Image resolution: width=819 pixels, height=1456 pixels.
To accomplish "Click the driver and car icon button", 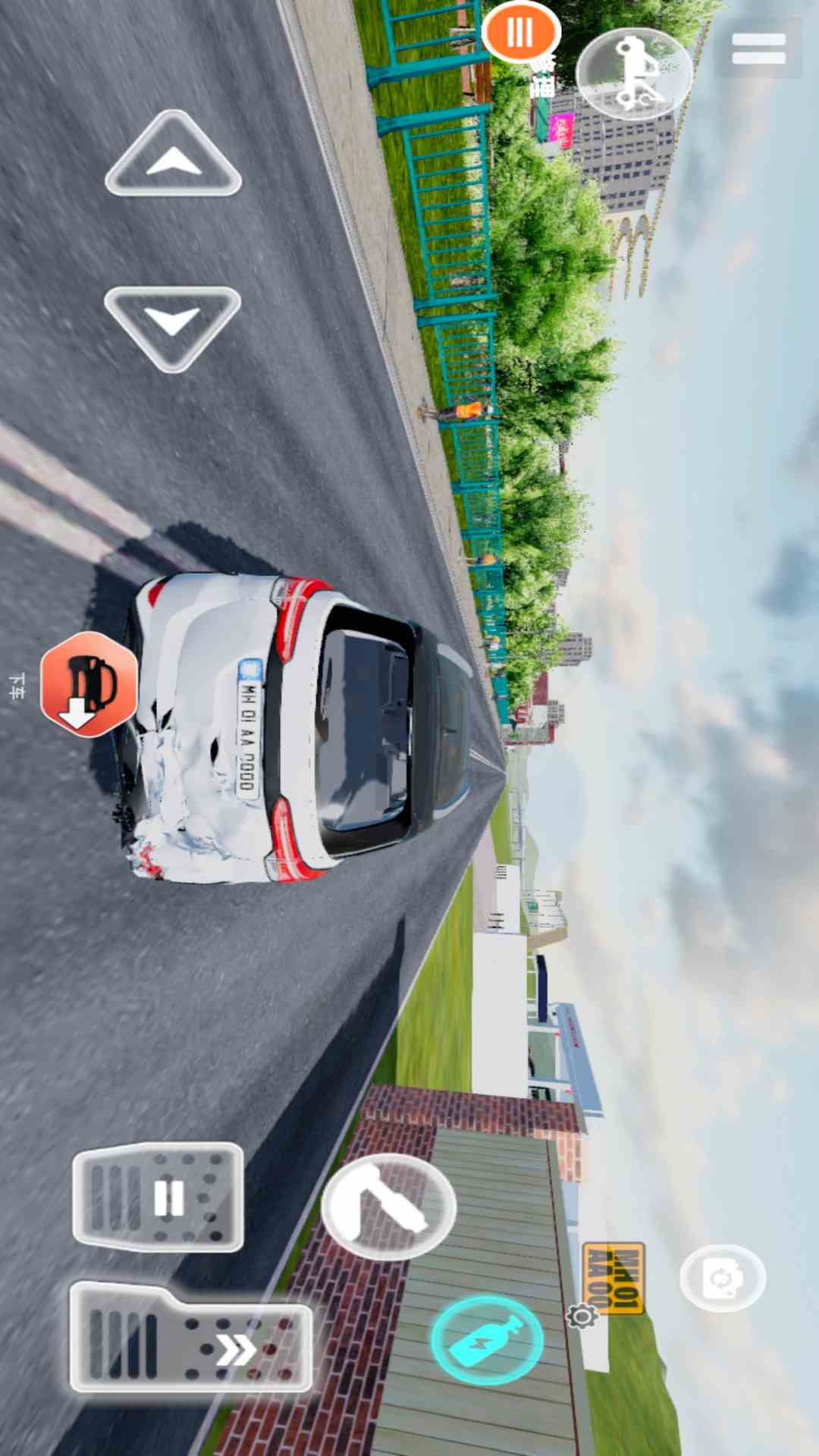I will [x=634, y=73].
